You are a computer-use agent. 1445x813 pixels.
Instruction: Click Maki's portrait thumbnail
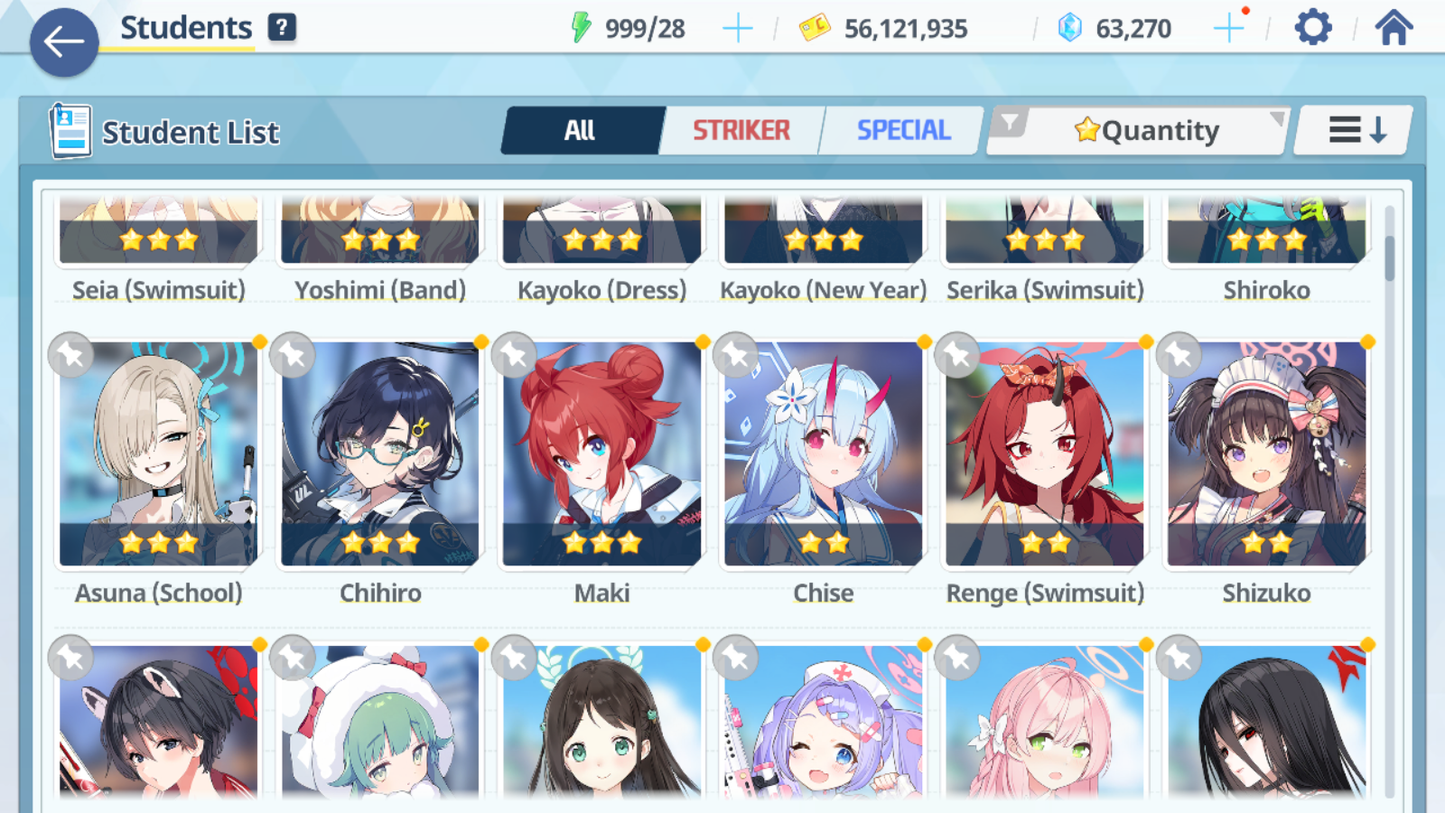600,450
